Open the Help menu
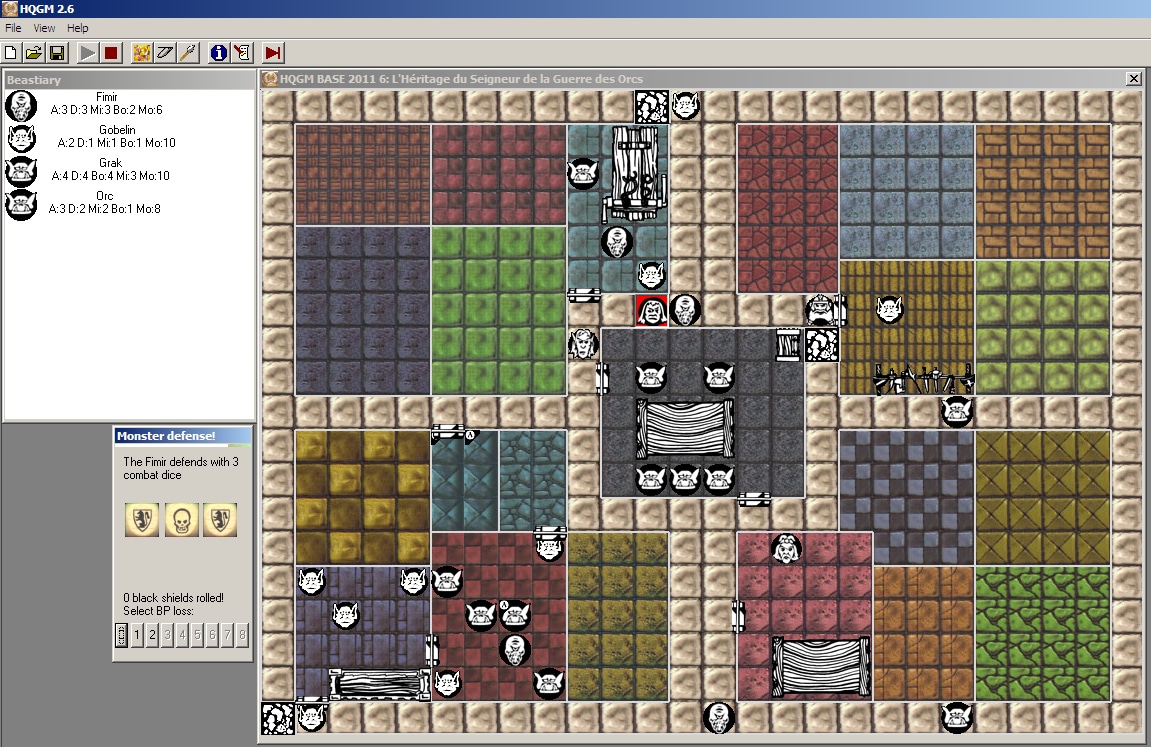 pyautogui.click(x=78, y=28)
